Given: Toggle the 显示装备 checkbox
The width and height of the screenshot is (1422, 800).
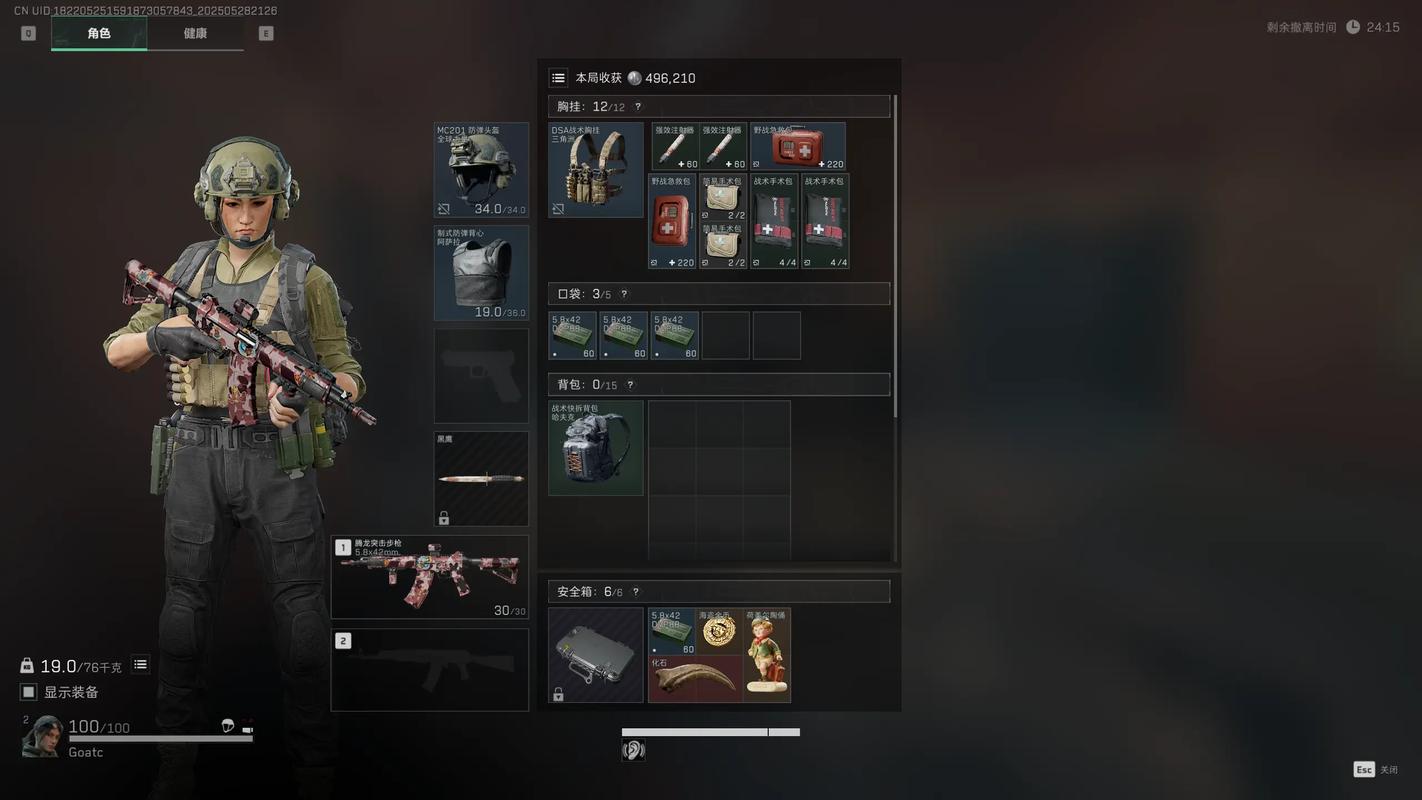Looking at the screenshot, I should pos(29,692).
